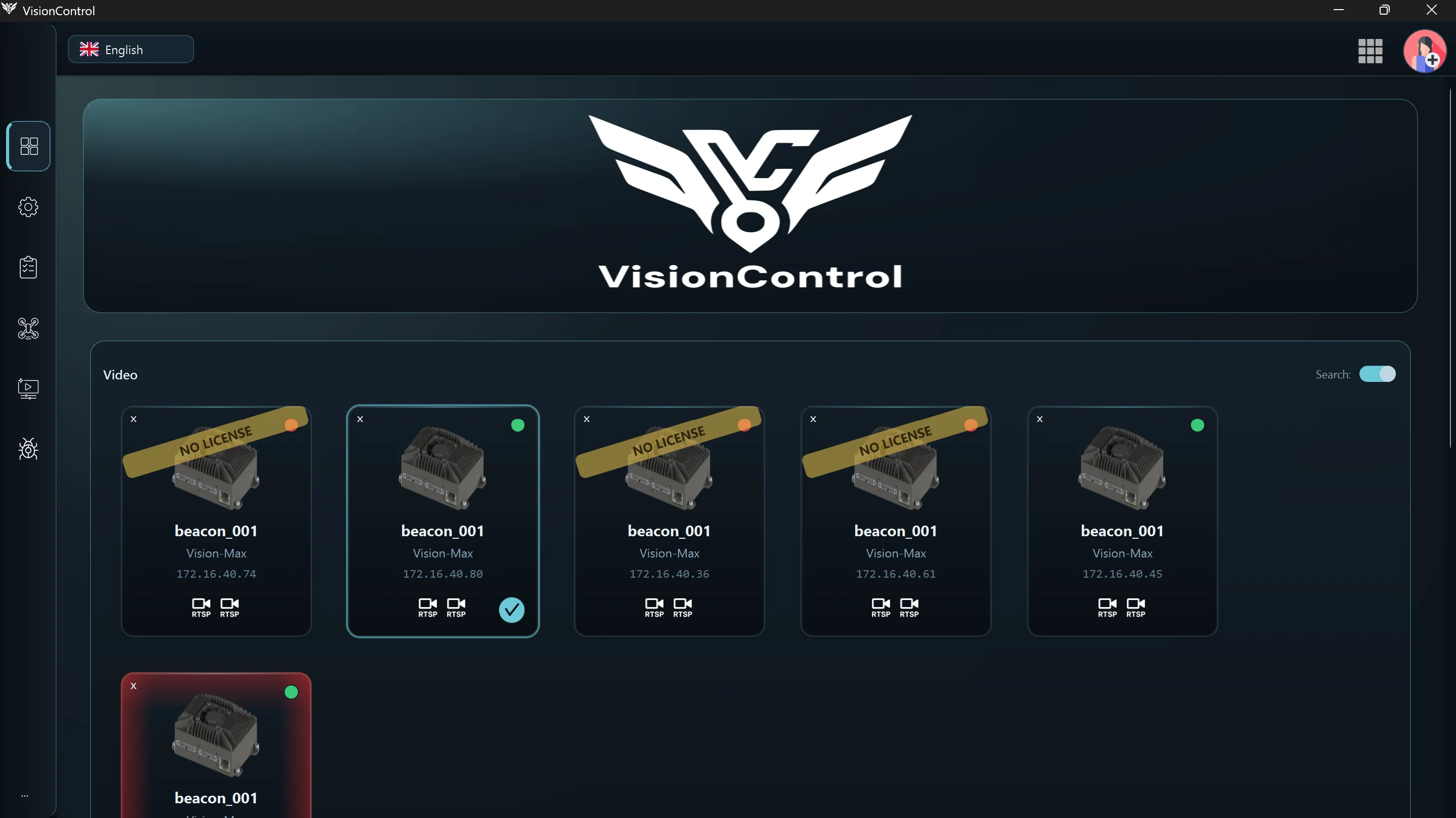Click the VisionControl title in the title bar
Viewport: 1456px width, 818px height.
click(x=58, y=10)
